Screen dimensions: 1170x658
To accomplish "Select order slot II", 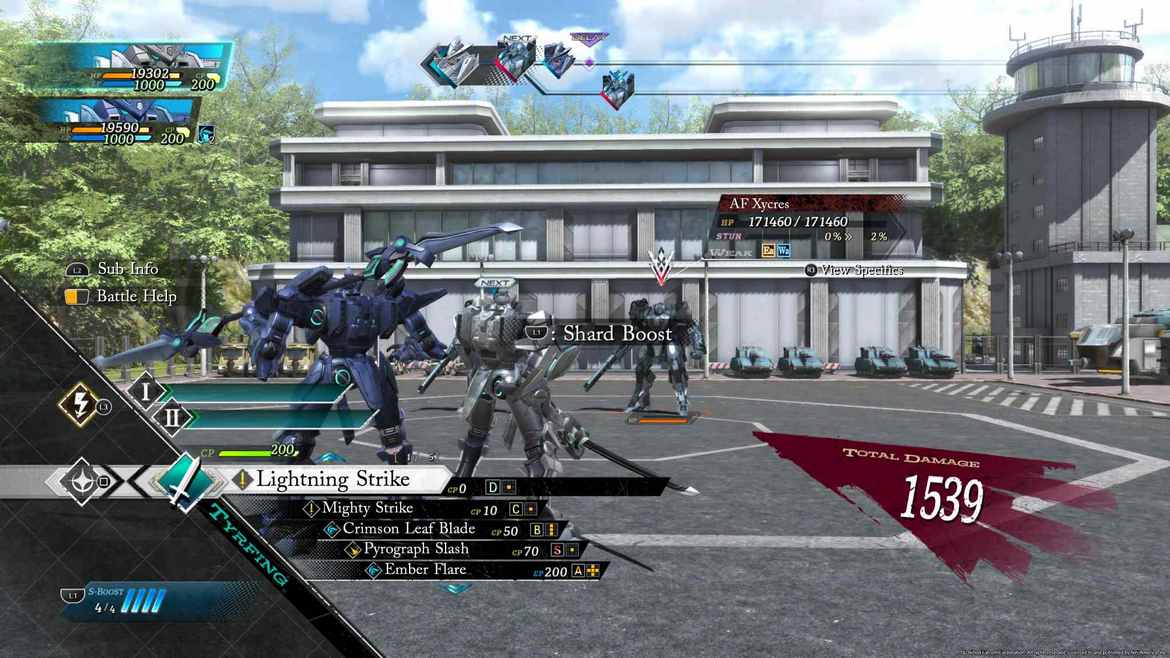I will [x=171, y=417].
